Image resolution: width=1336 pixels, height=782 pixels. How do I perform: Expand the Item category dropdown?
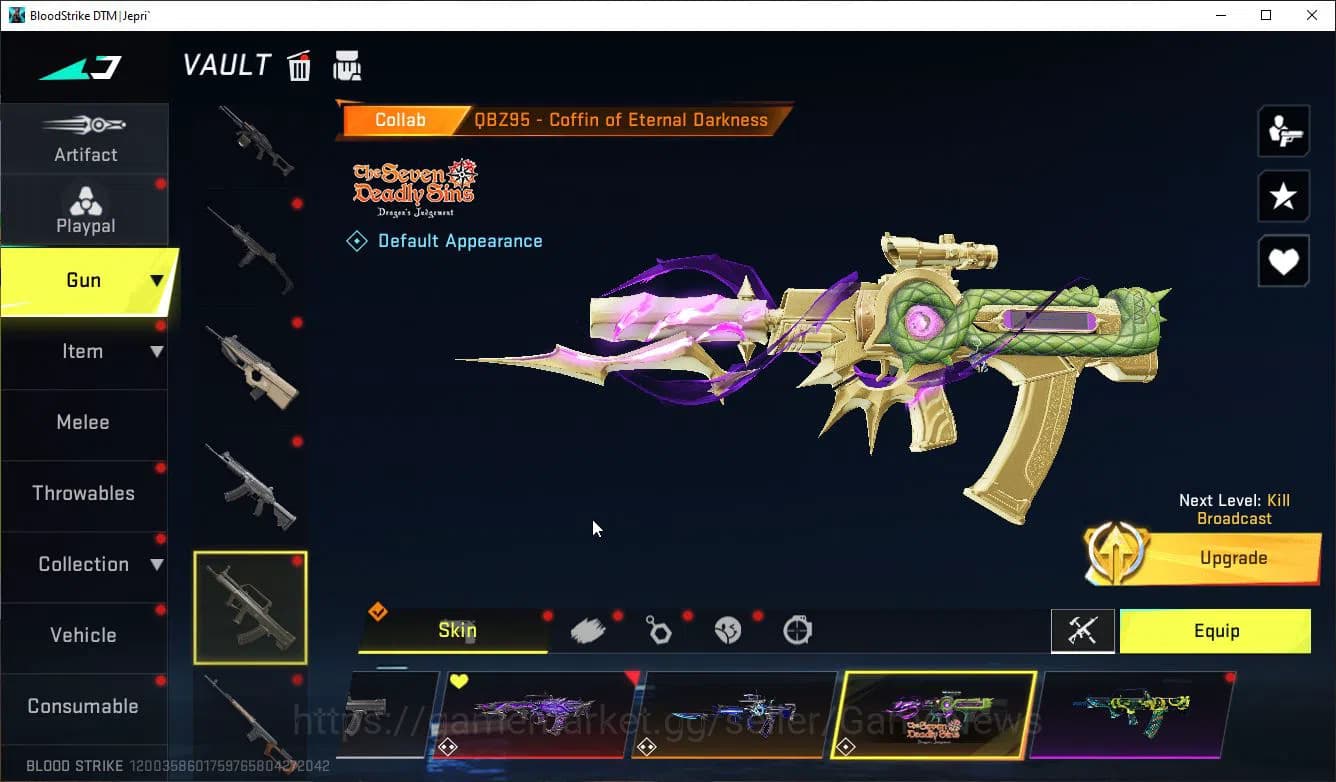(x=157, y=351)
